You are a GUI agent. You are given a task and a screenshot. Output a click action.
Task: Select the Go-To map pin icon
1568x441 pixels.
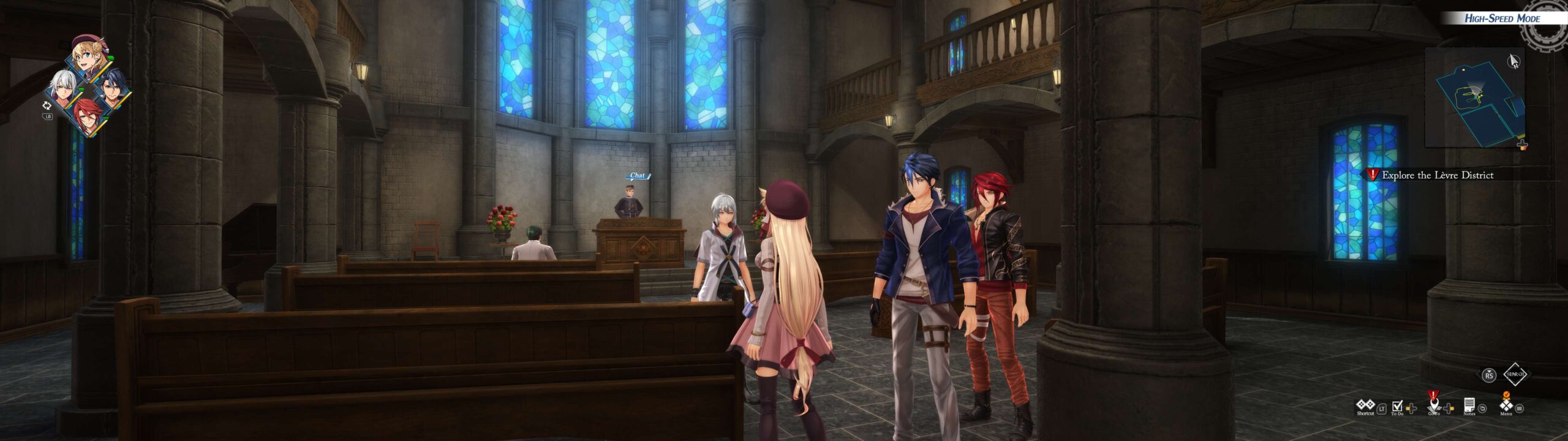1433,405
